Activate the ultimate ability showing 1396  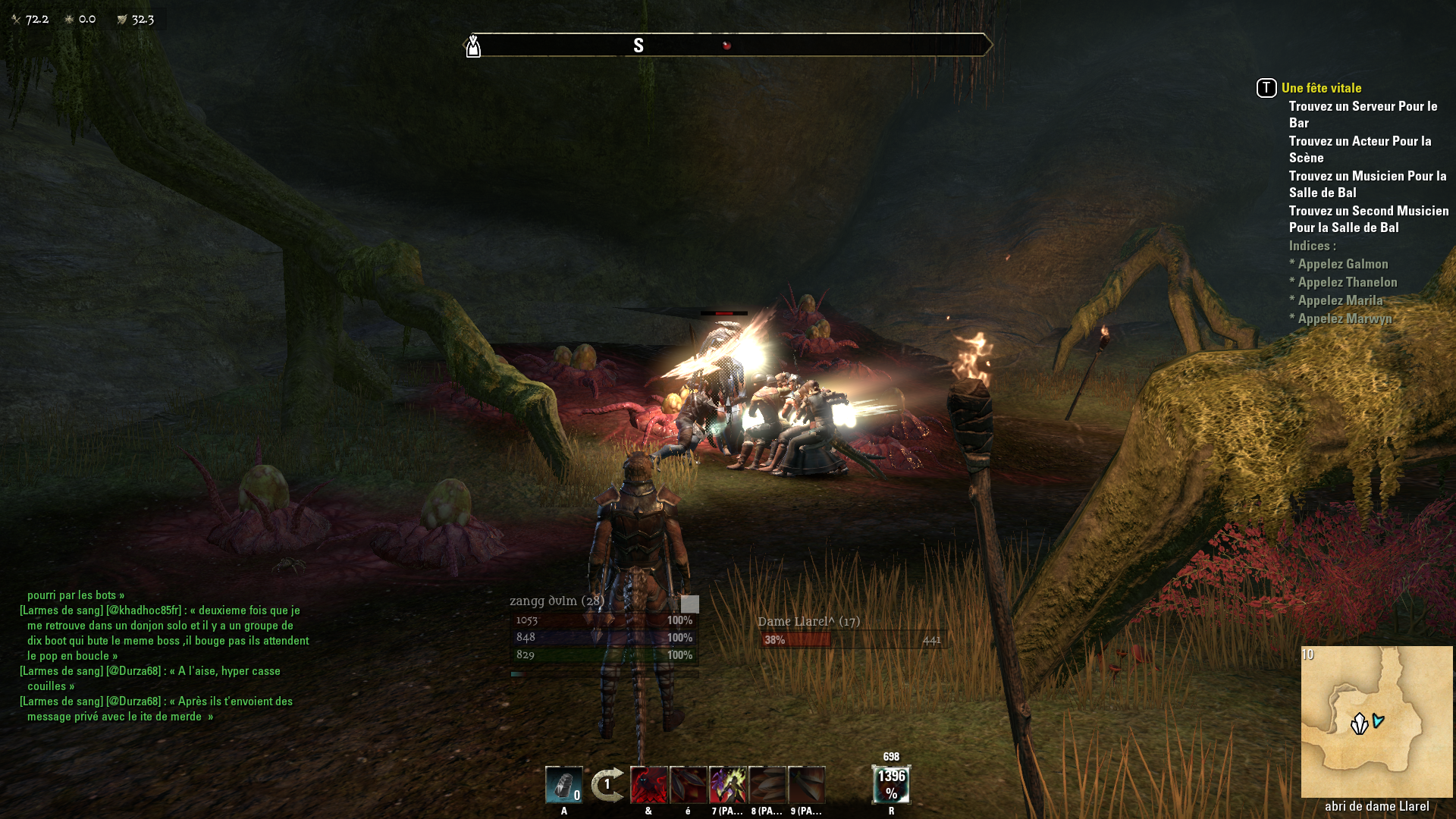pyautogui.click(x=891, y=785)
